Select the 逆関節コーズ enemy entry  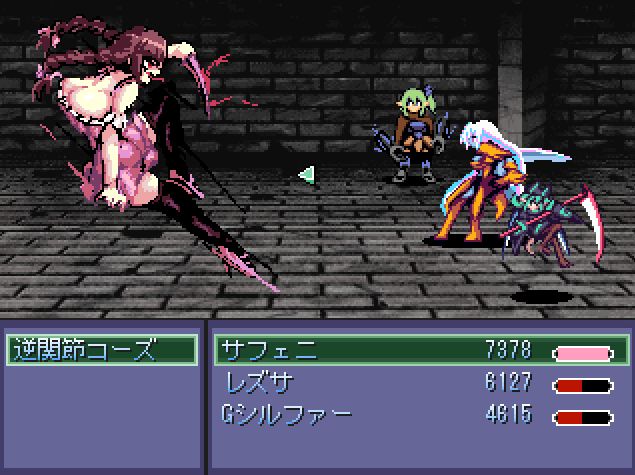100,350
